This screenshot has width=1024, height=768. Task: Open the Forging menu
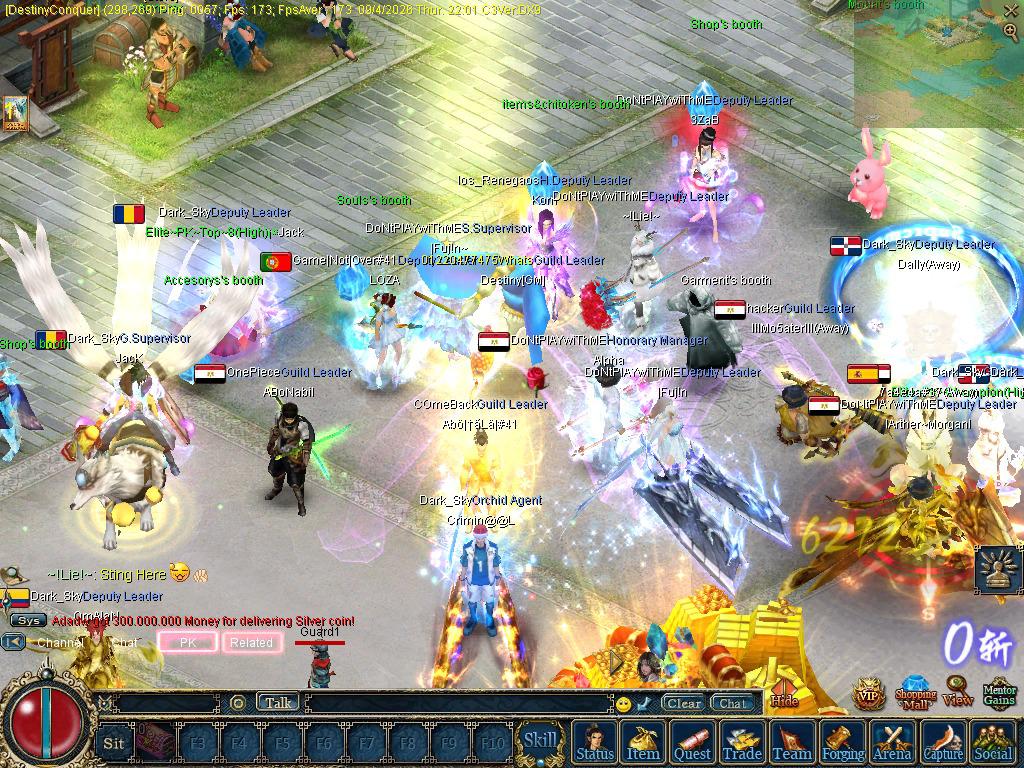coord(844,742)
